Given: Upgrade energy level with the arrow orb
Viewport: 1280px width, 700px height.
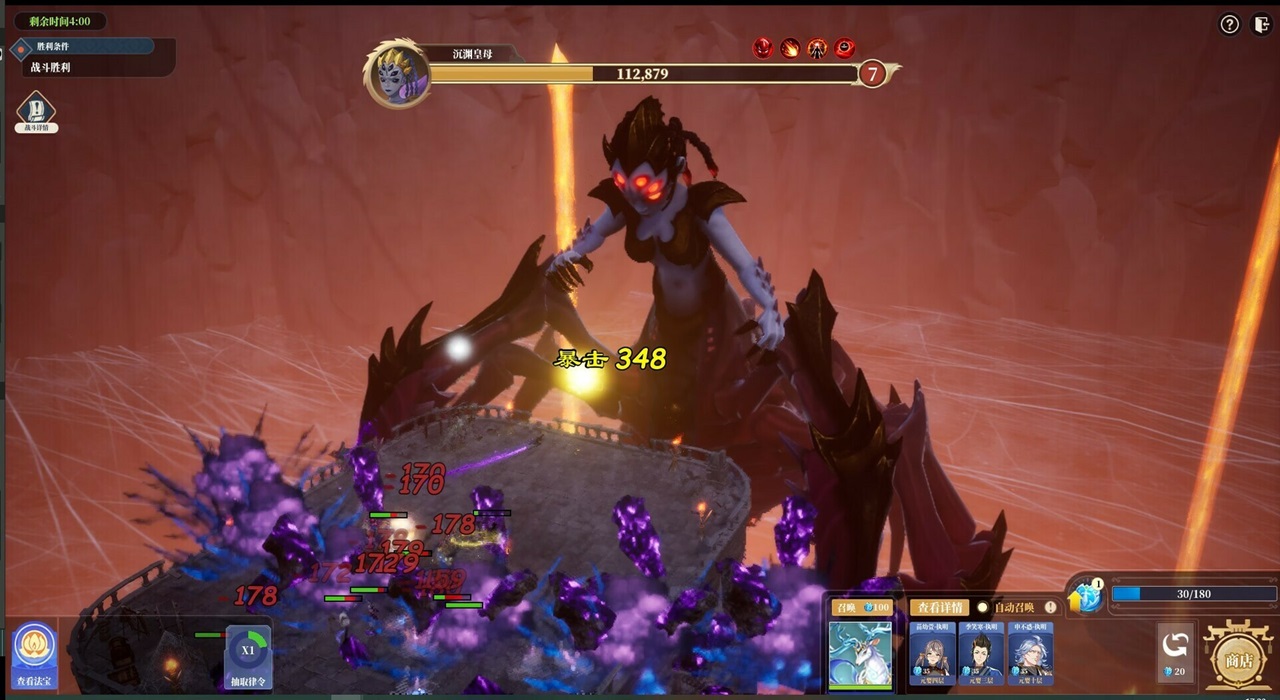Looking at the screenshot, I should (x=1085, y=597).
